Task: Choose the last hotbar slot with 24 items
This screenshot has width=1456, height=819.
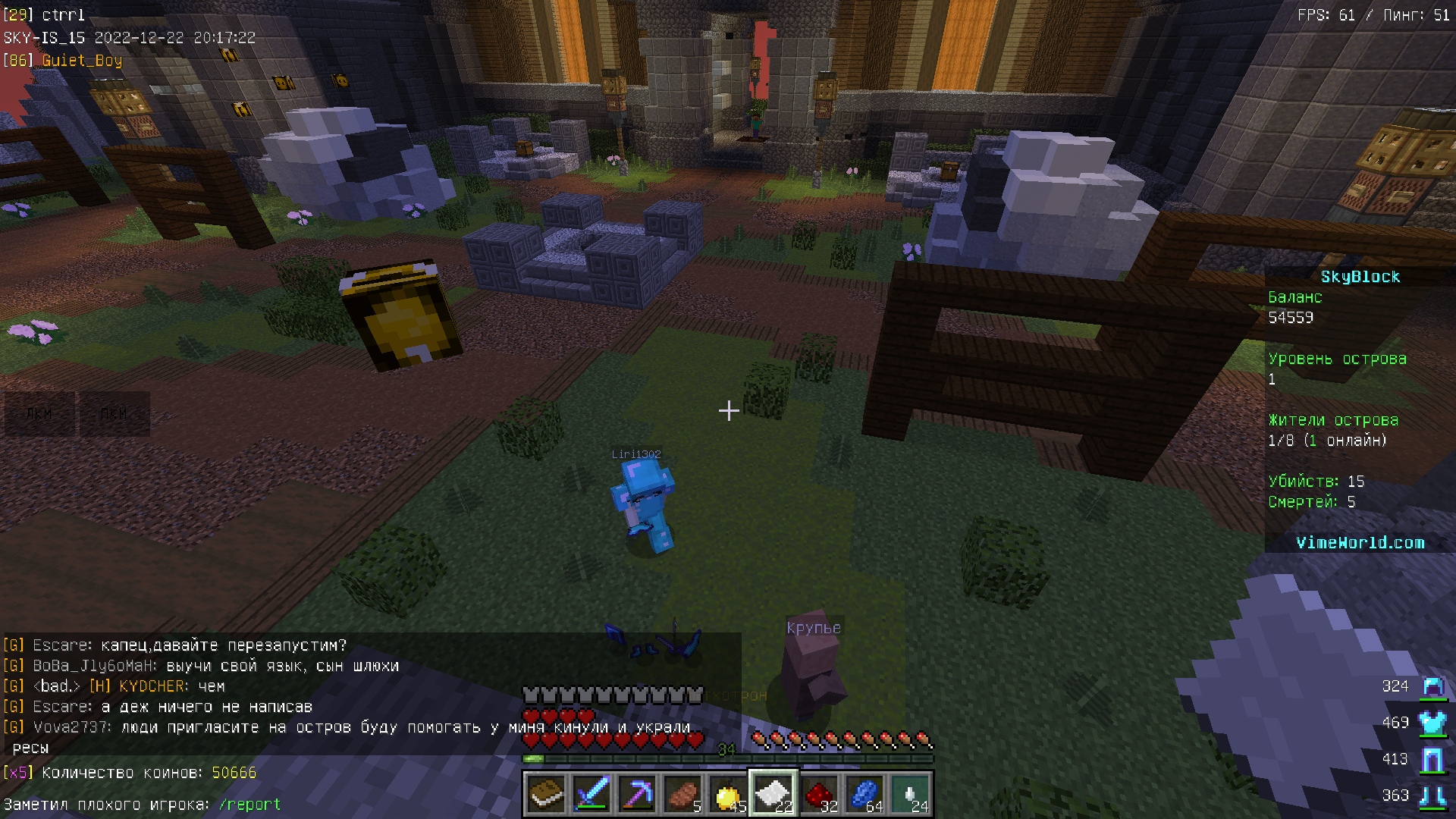Action: tap(910, 794)
